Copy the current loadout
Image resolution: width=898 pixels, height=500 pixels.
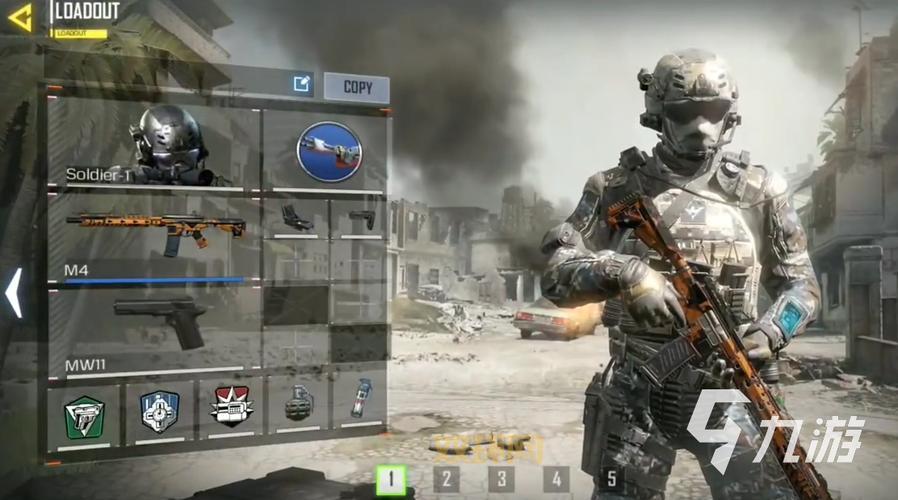(x=357, y=87)
